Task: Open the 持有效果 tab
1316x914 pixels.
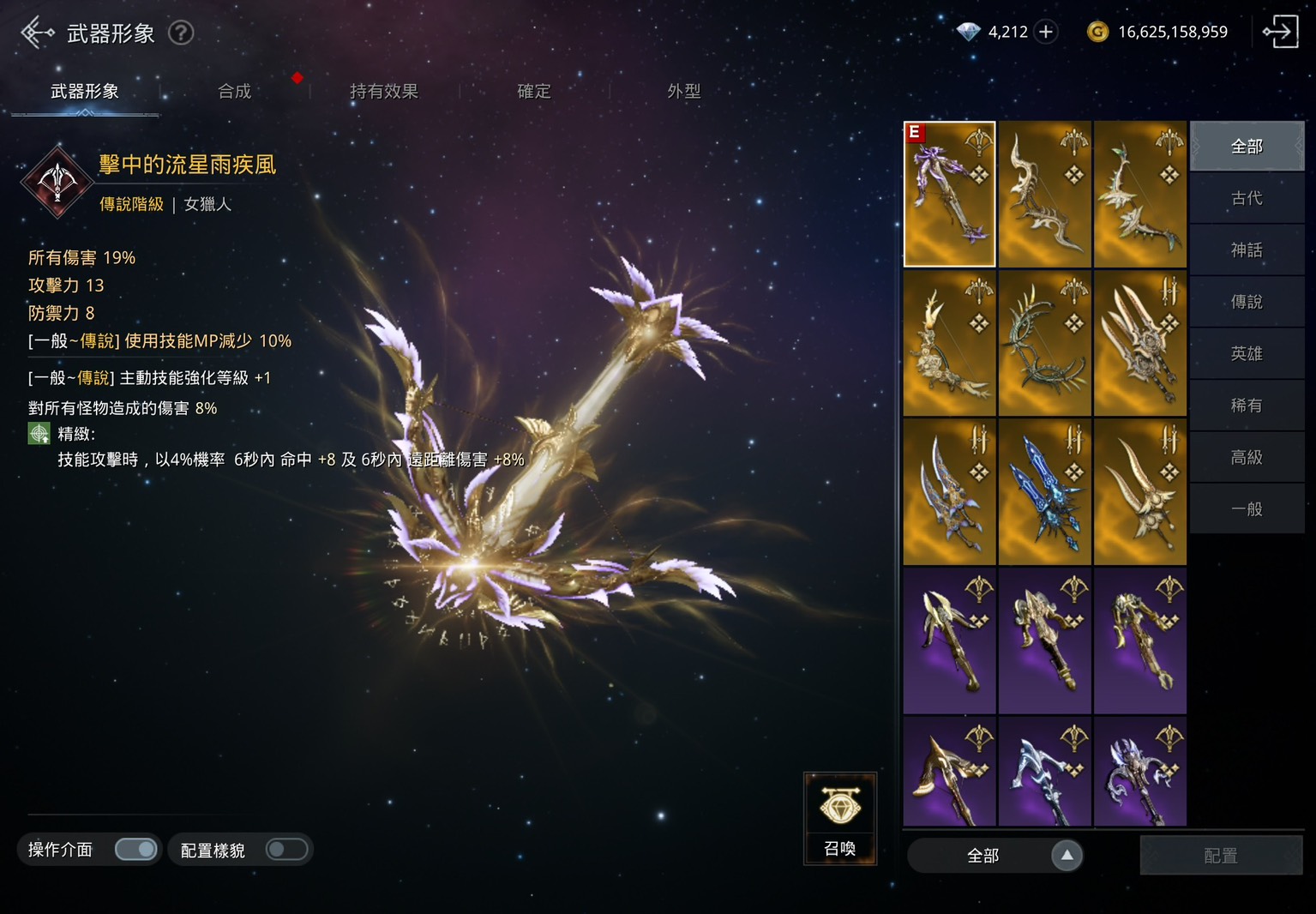Action: [383, 91]
